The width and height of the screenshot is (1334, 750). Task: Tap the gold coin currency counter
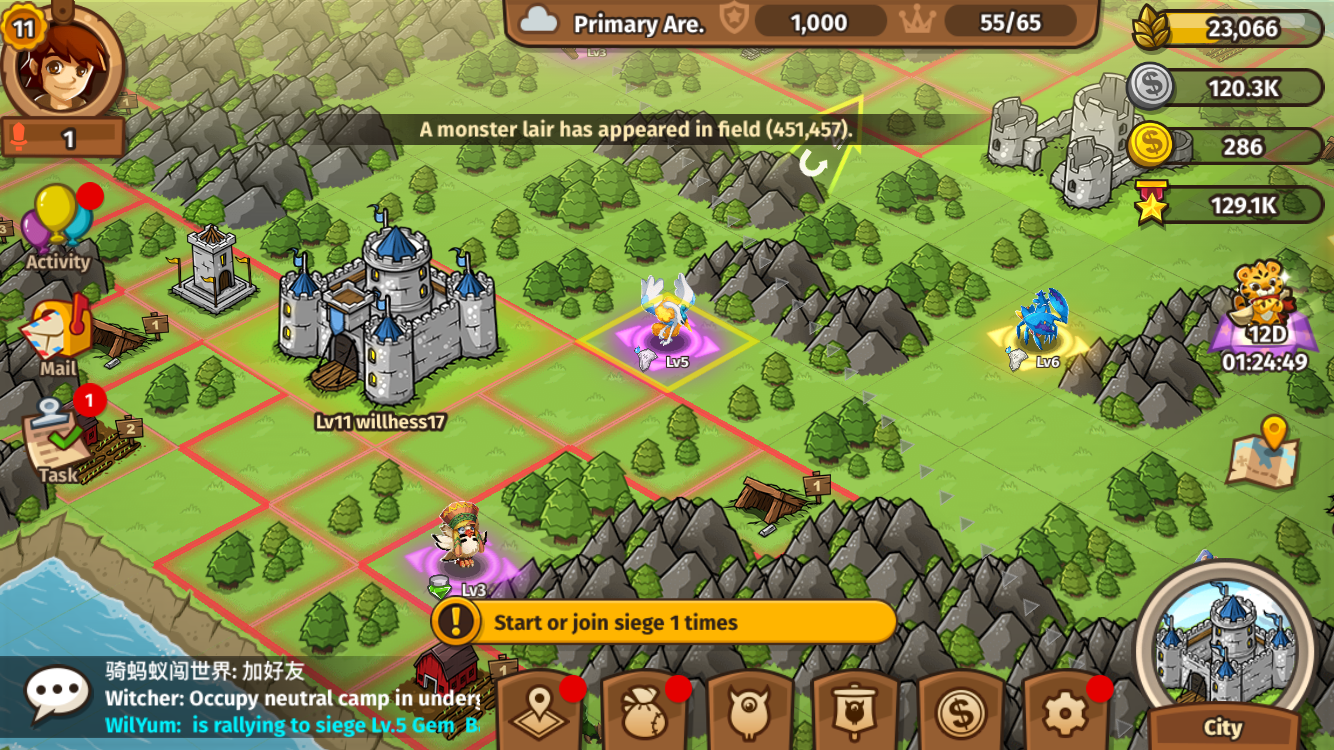coord(1228,147)
